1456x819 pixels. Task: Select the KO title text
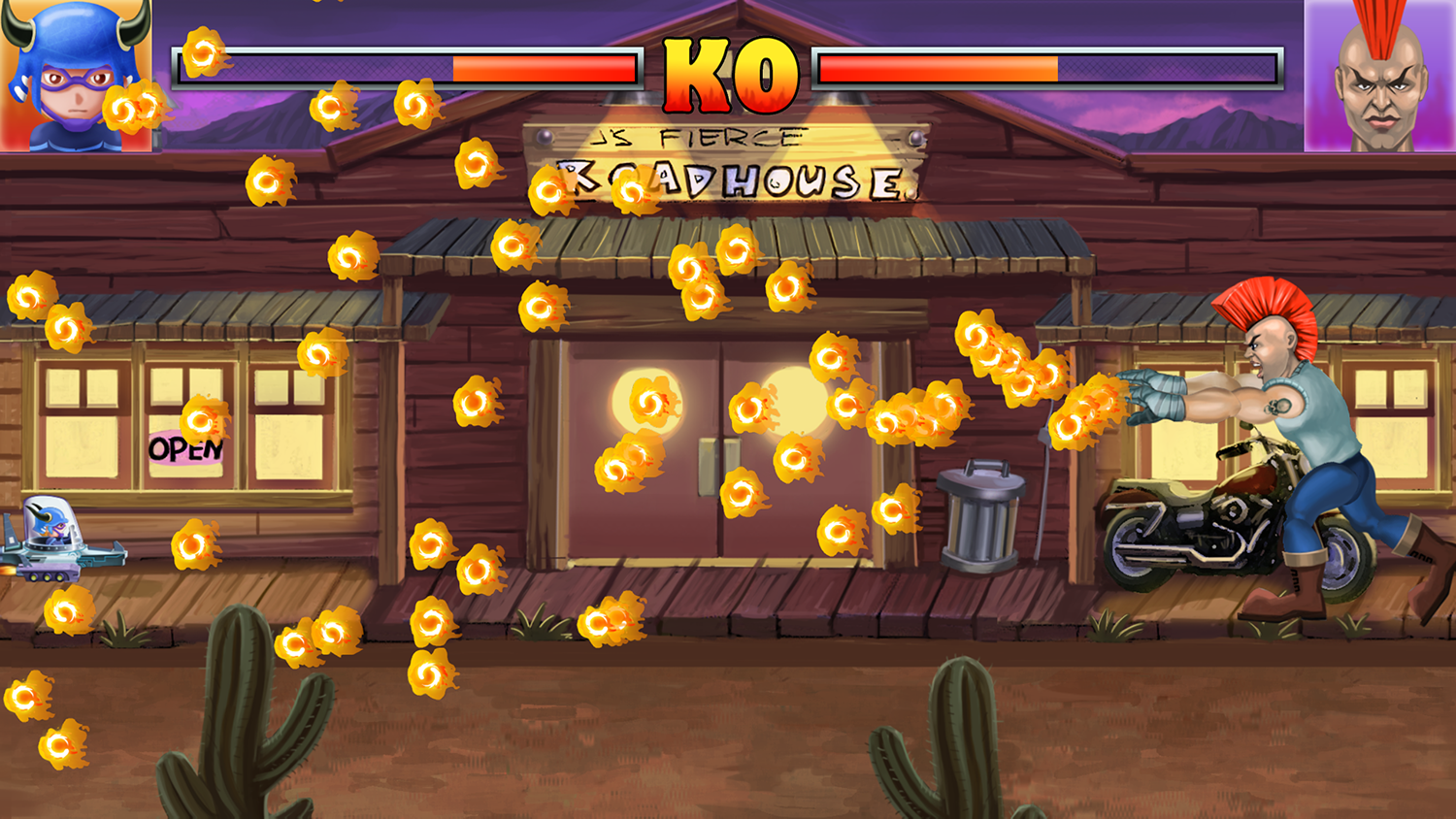pos(728,76)
